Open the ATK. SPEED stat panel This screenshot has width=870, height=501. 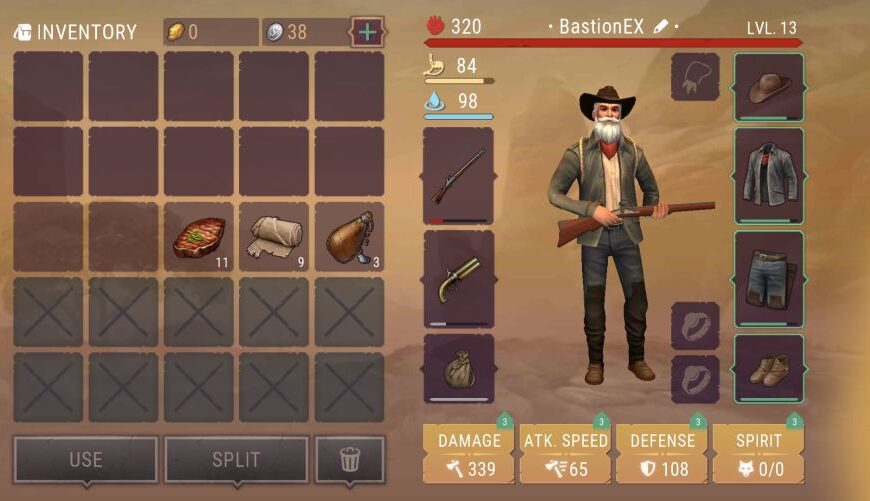click(x=565, y=454)
